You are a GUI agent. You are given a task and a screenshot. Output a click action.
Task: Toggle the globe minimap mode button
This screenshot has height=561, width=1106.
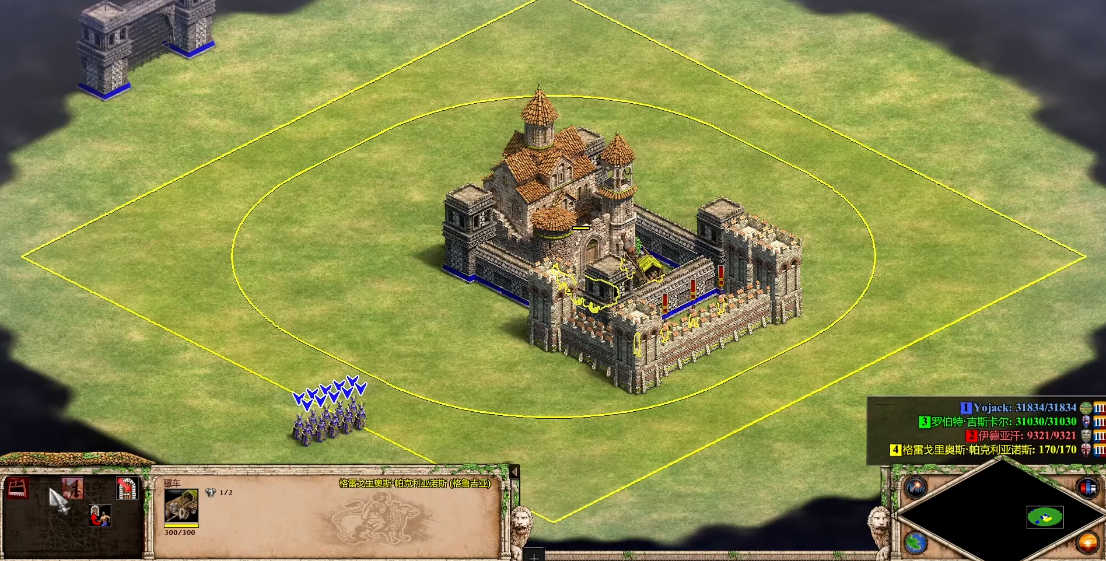pyautogui.click(x=915, y=542)
